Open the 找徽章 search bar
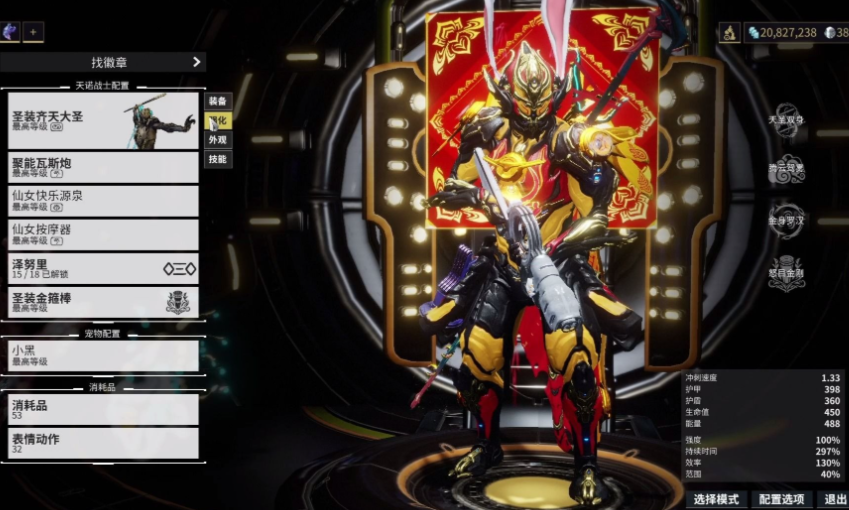 (103, 62)
